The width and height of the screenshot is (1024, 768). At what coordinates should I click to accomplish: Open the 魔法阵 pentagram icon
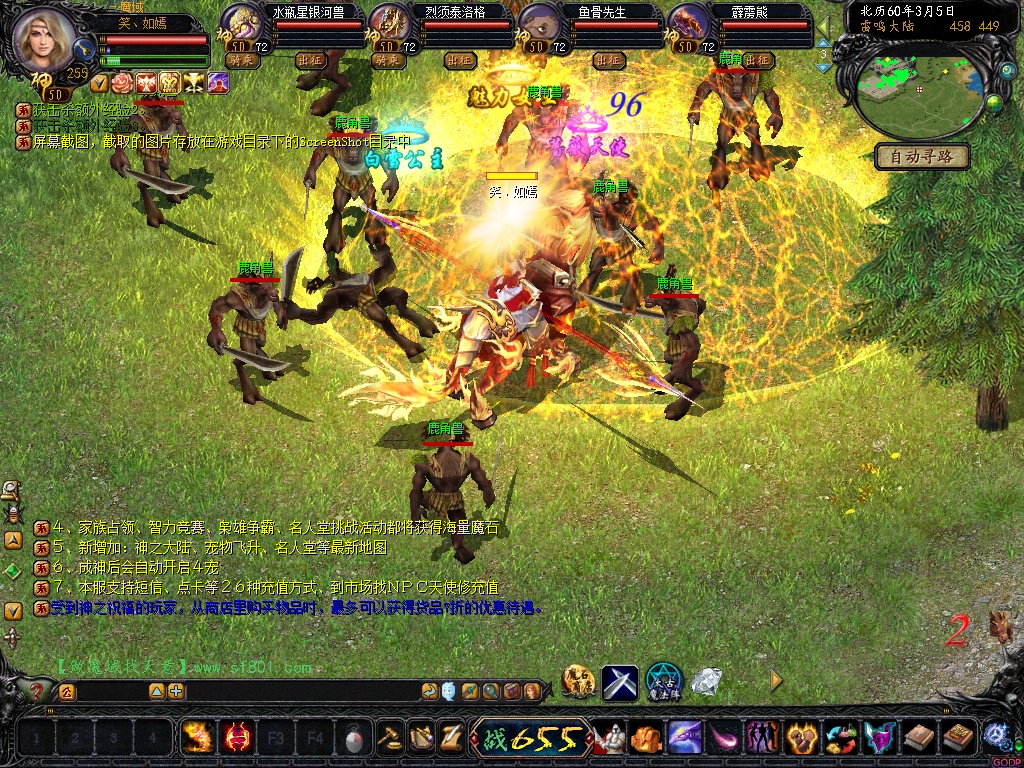coord(663,682)
